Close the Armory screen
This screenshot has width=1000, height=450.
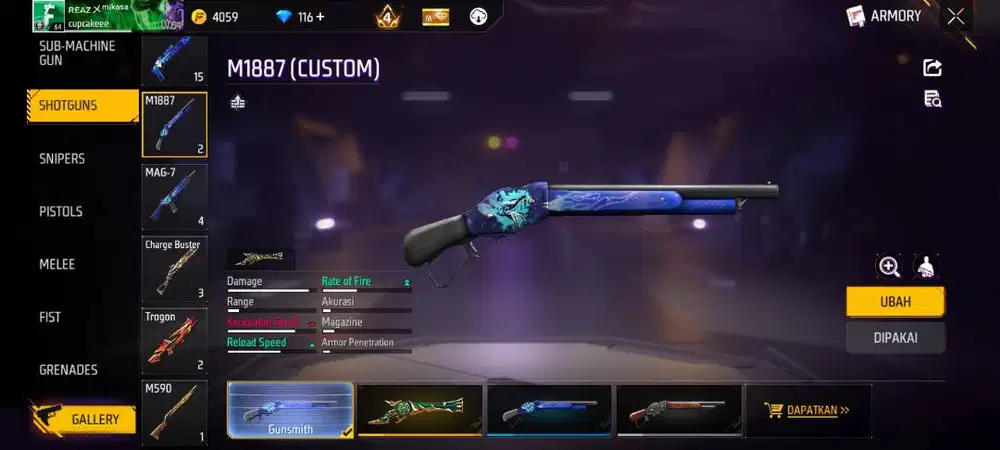click(x=956, y=16)
